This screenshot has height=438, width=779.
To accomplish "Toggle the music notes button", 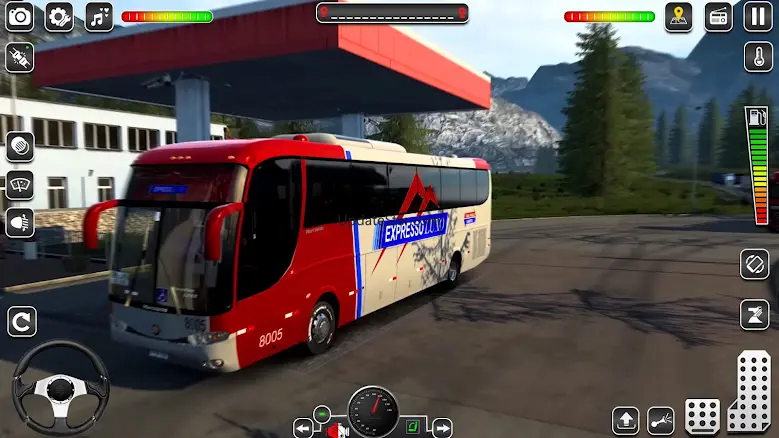I will coord(99,16).
